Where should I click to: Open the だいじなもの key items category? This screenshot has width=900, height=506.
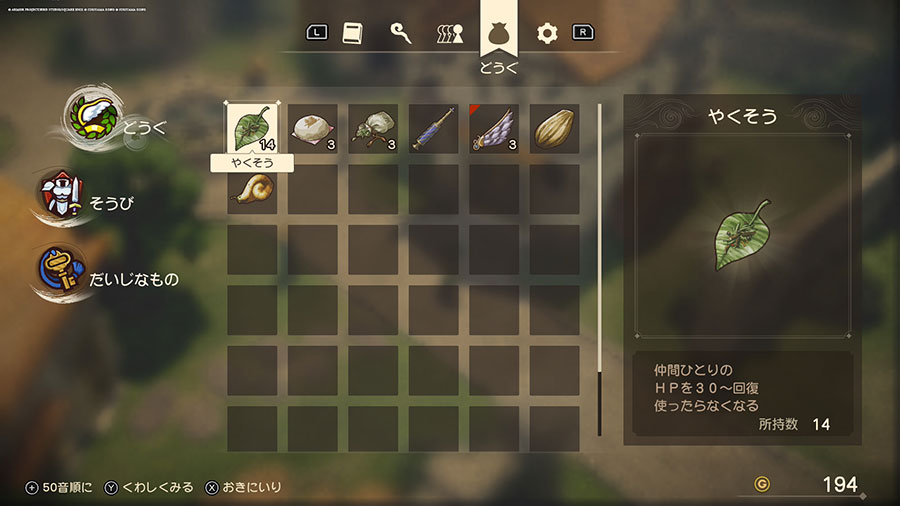coord(110,278)
